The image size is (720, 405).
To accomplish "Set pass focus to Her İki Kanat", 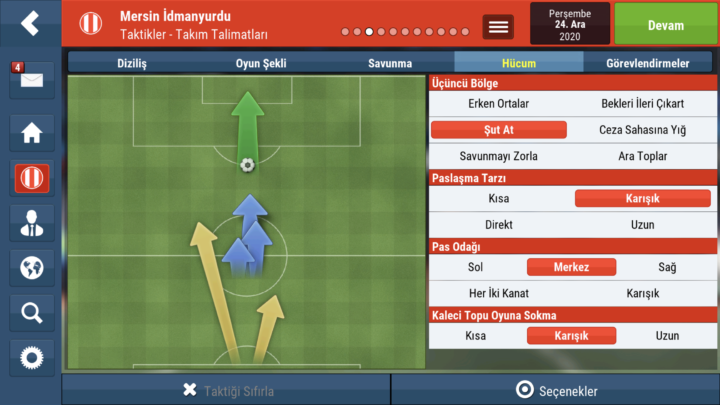I will (498, 293).
